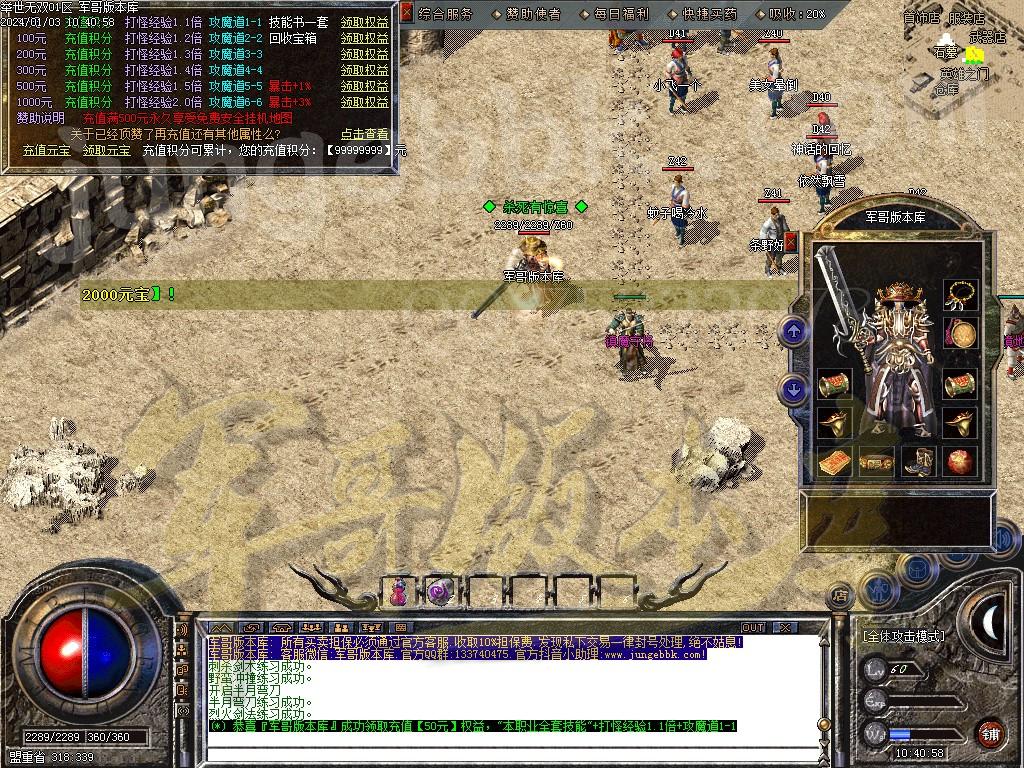
Task: Click the down arrow on equipment panel
Action: click(794, 390)
